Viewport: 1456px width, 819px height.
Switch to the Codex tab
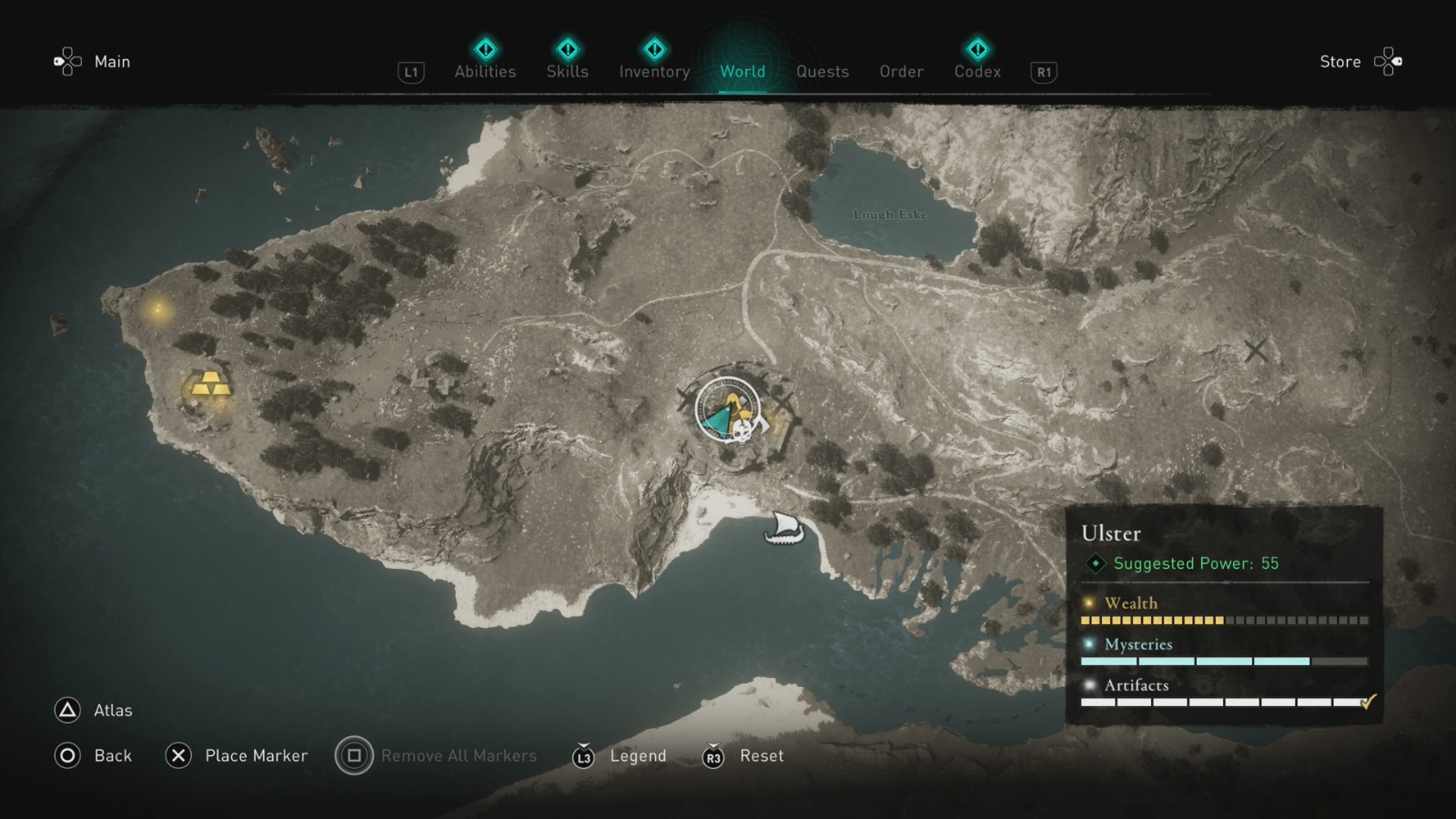(977, 71)
